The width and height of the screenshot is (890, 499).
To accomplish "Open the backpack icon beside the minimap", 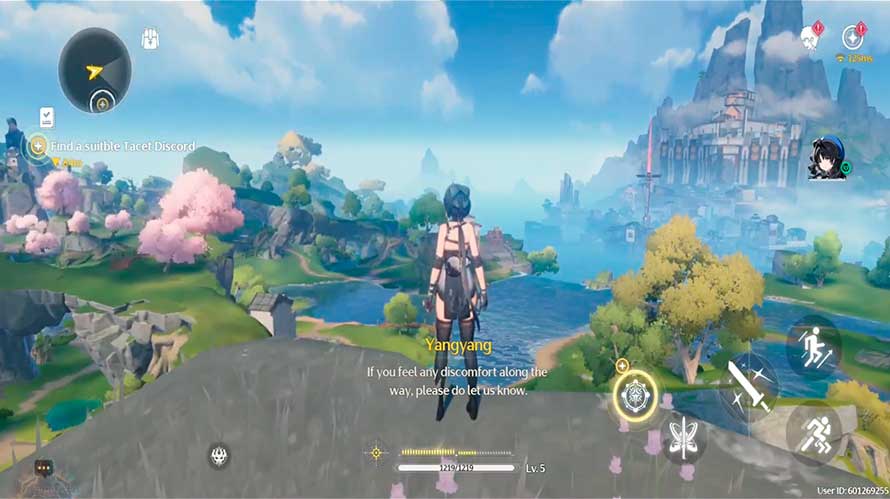I will point(150,40).
